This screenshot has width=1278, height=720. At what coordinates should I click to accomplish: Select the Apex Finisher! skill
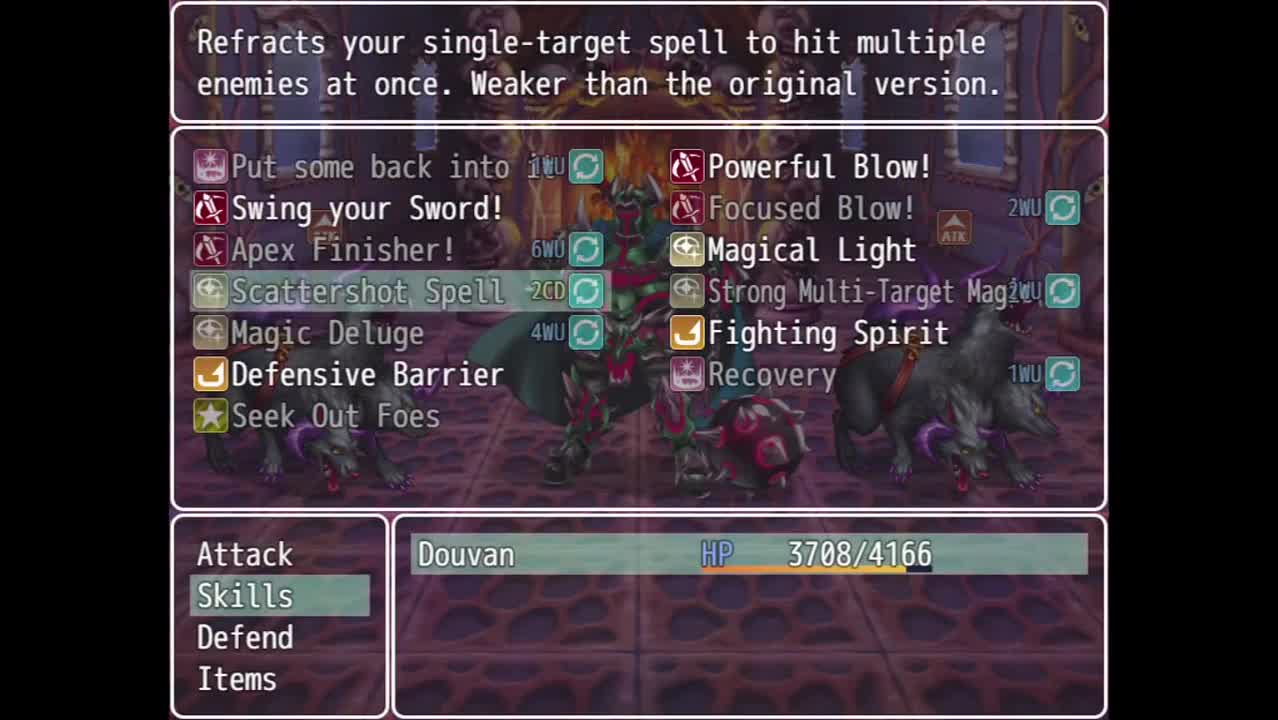tap(343, 250)
